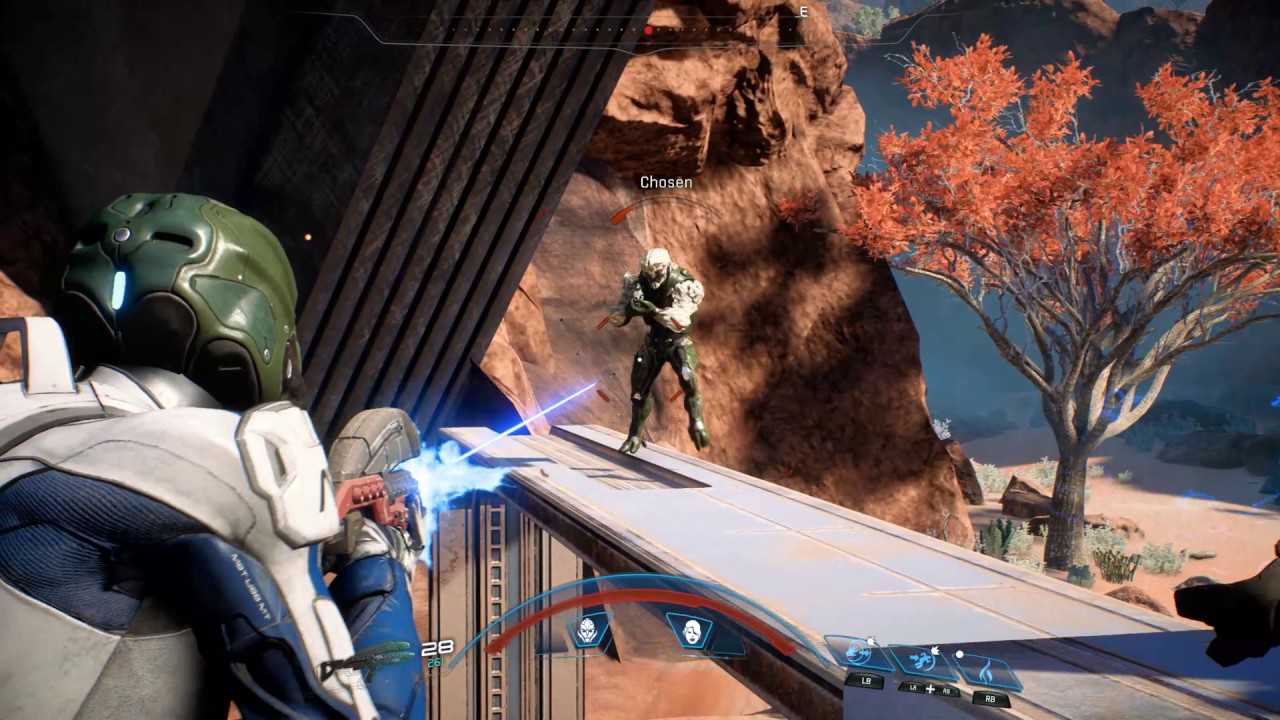Select the right squadmate portrait with human face
Screen dimensions: 1280x720
(690, 631)
